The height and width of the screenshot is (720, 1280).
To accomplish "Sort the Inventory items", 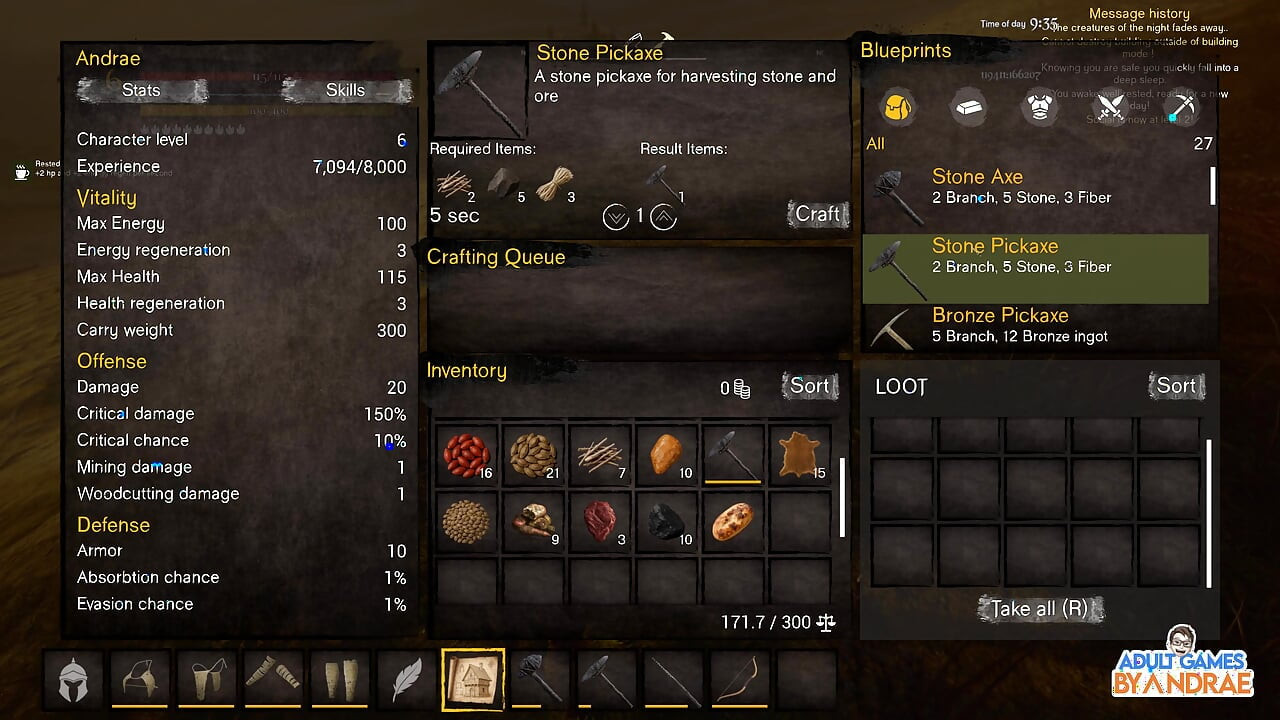I will click(x=809, y=386).
